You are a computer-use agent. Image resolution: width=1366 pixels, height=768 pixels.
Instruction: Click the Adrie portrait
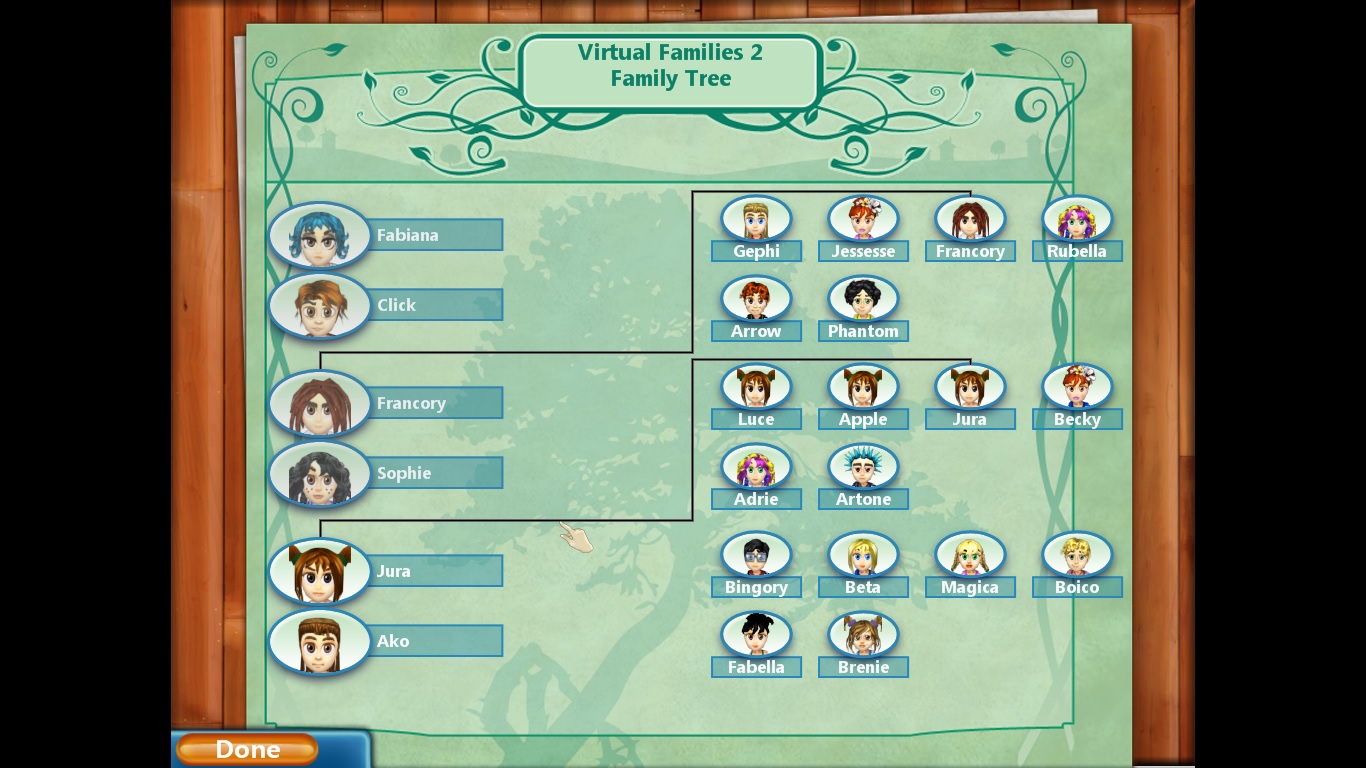[x=756, y=467]
